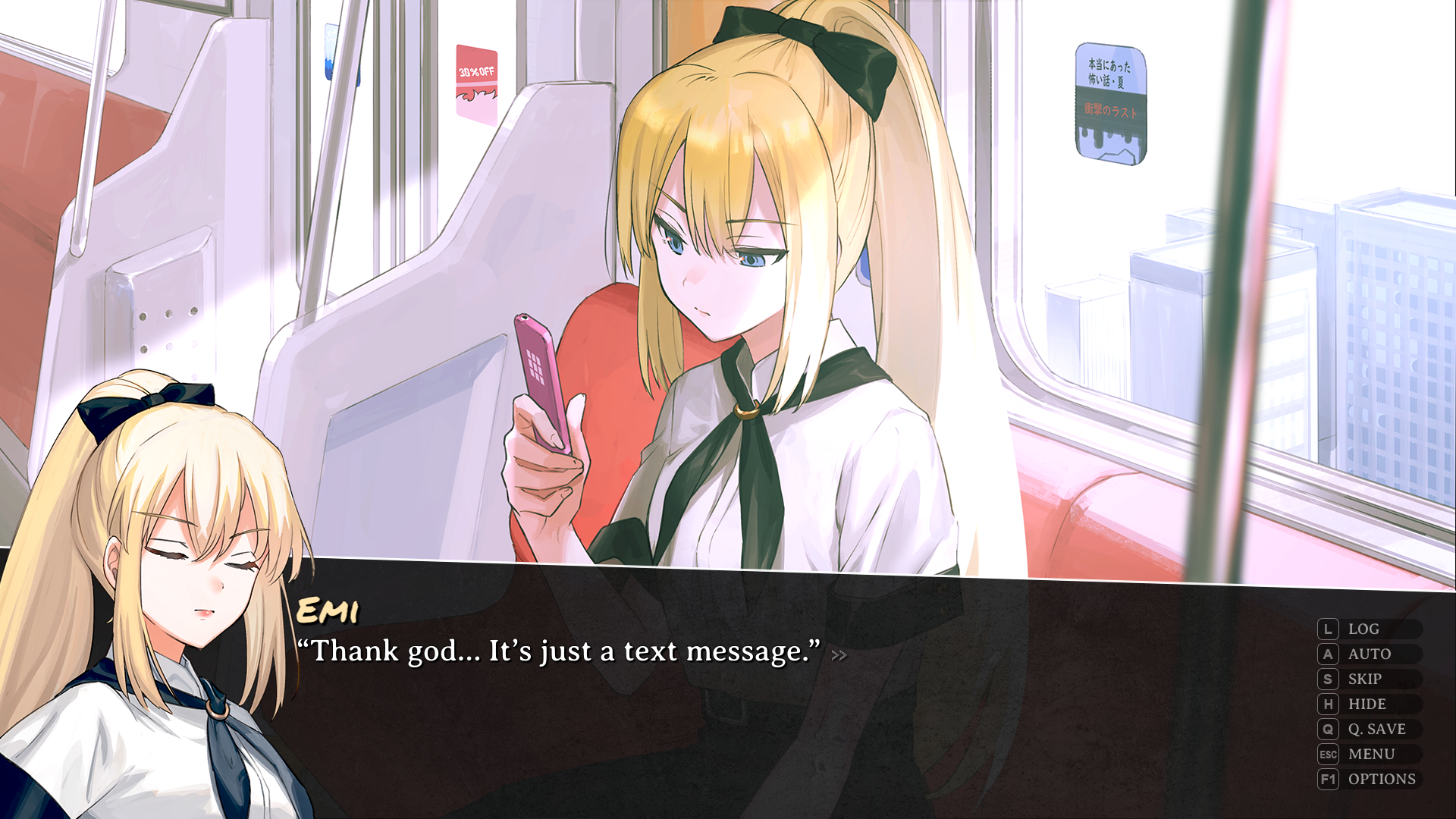Click the A key badge next to AUTO
This screenshot has height=819, width=1456.
1327,654
